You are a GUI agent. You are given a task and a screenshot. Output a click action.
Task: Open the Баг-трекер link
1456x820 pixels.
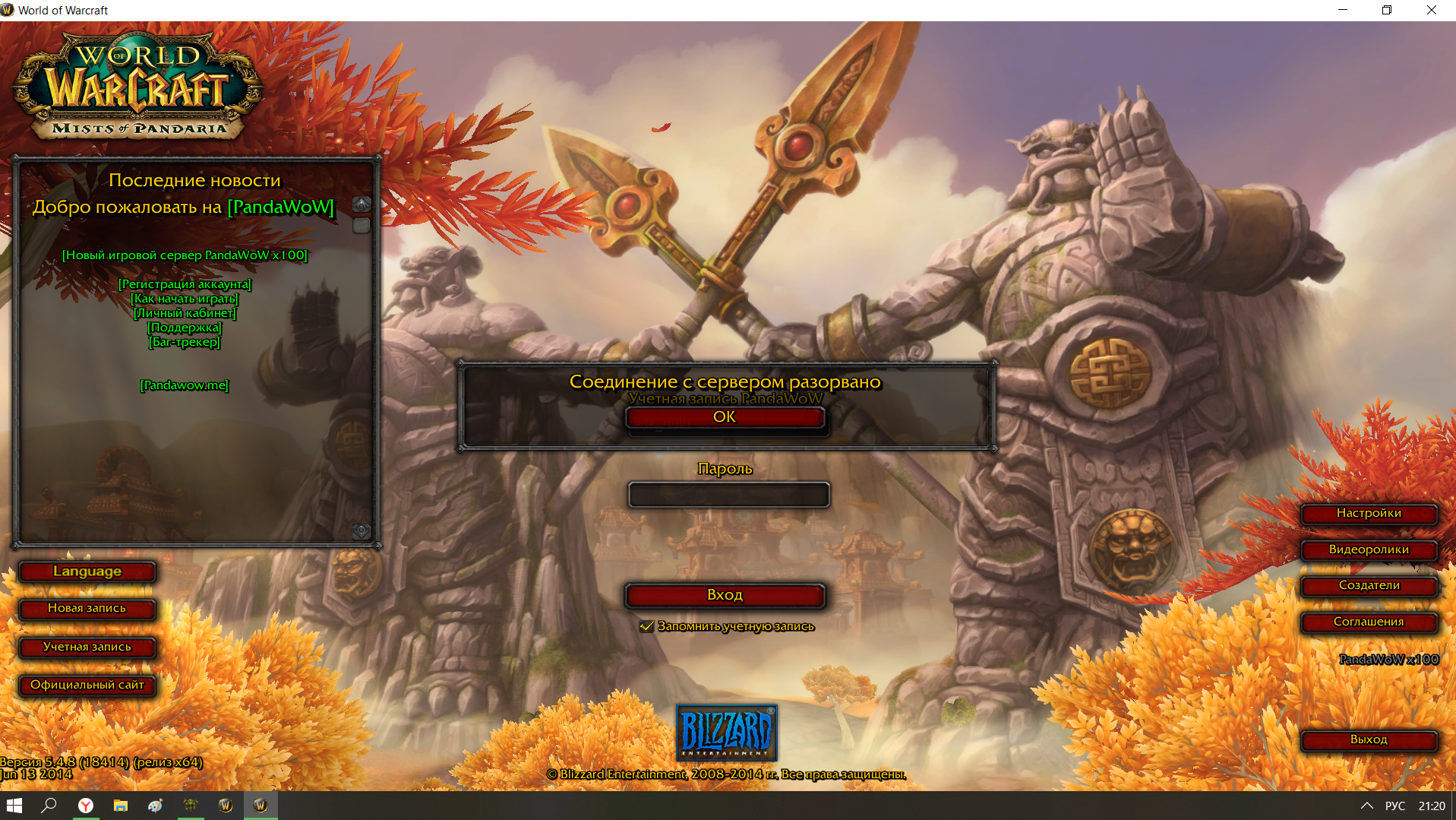pos(185,342)
